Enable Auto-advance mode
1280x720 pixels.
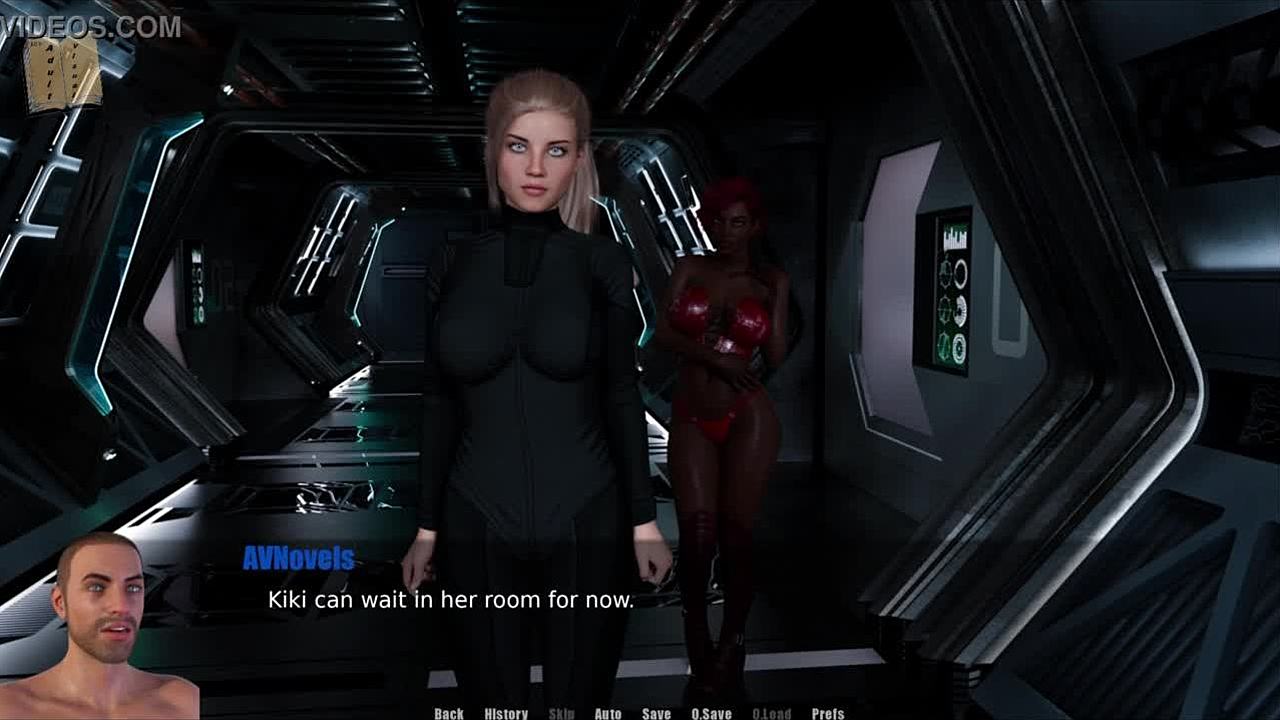[x=608, y=713]
